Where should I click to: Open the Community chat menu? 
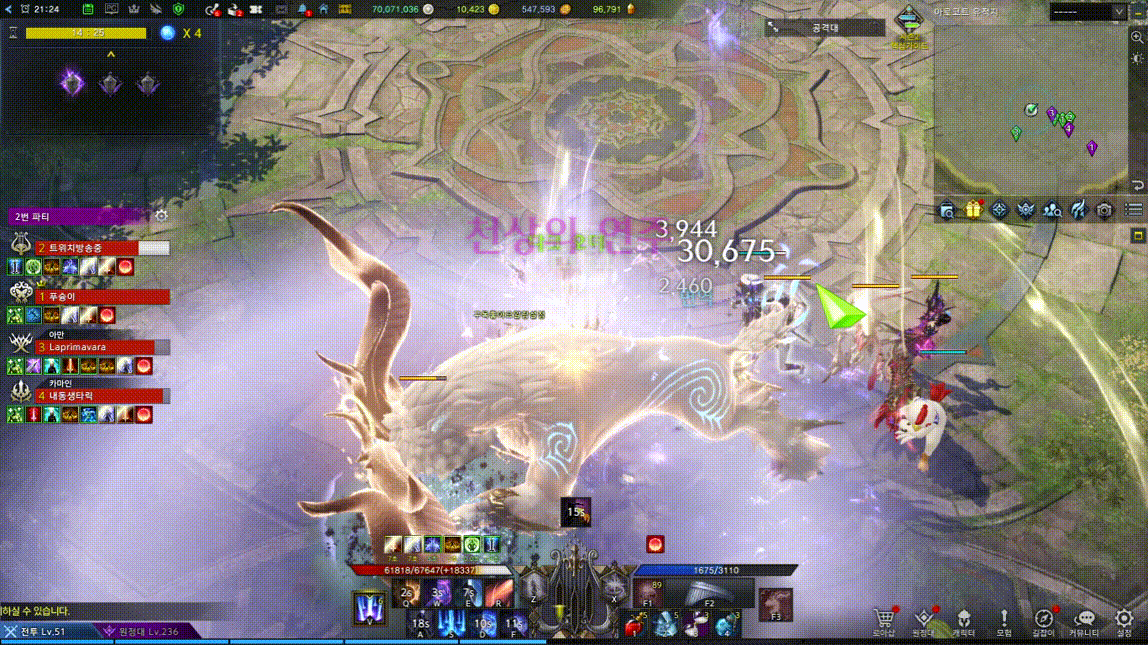click(1084, 621)
